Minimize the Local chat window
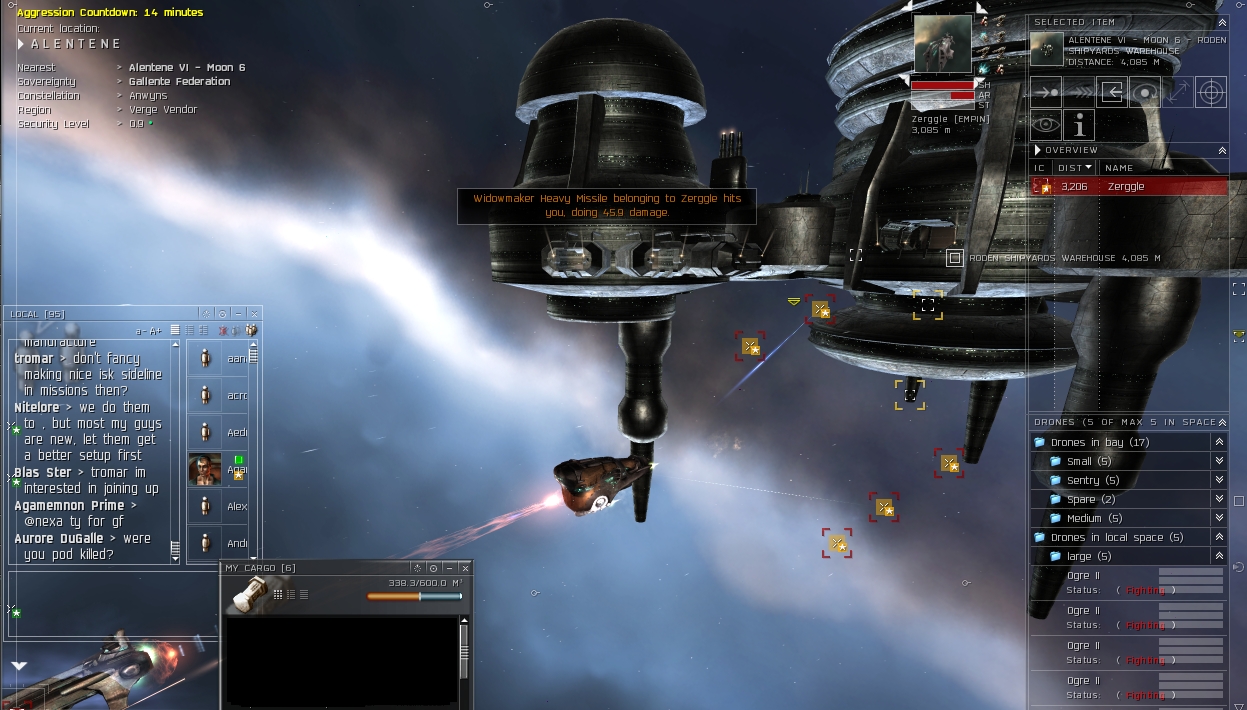 [x=238, y=314]
